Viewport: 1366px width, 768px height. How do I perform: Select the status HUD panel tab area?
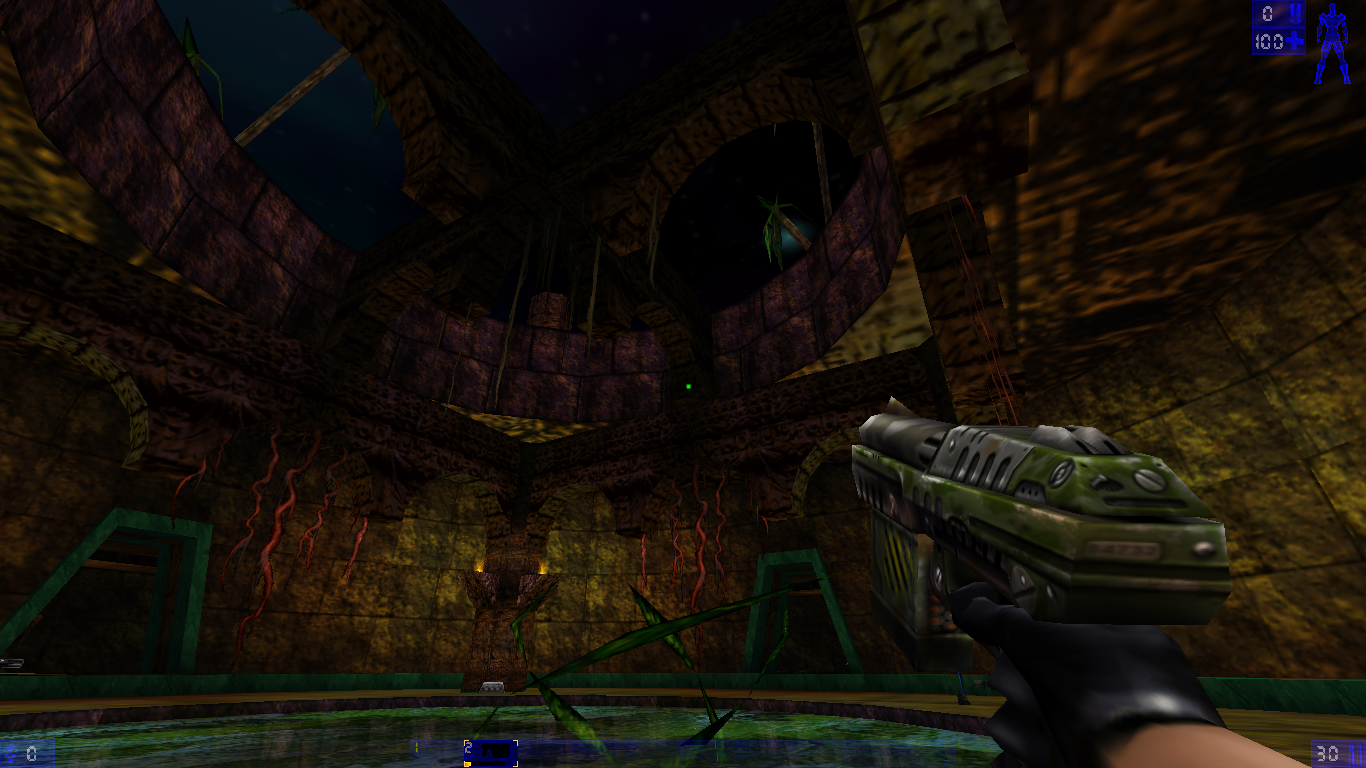[x=1280, y=27]
